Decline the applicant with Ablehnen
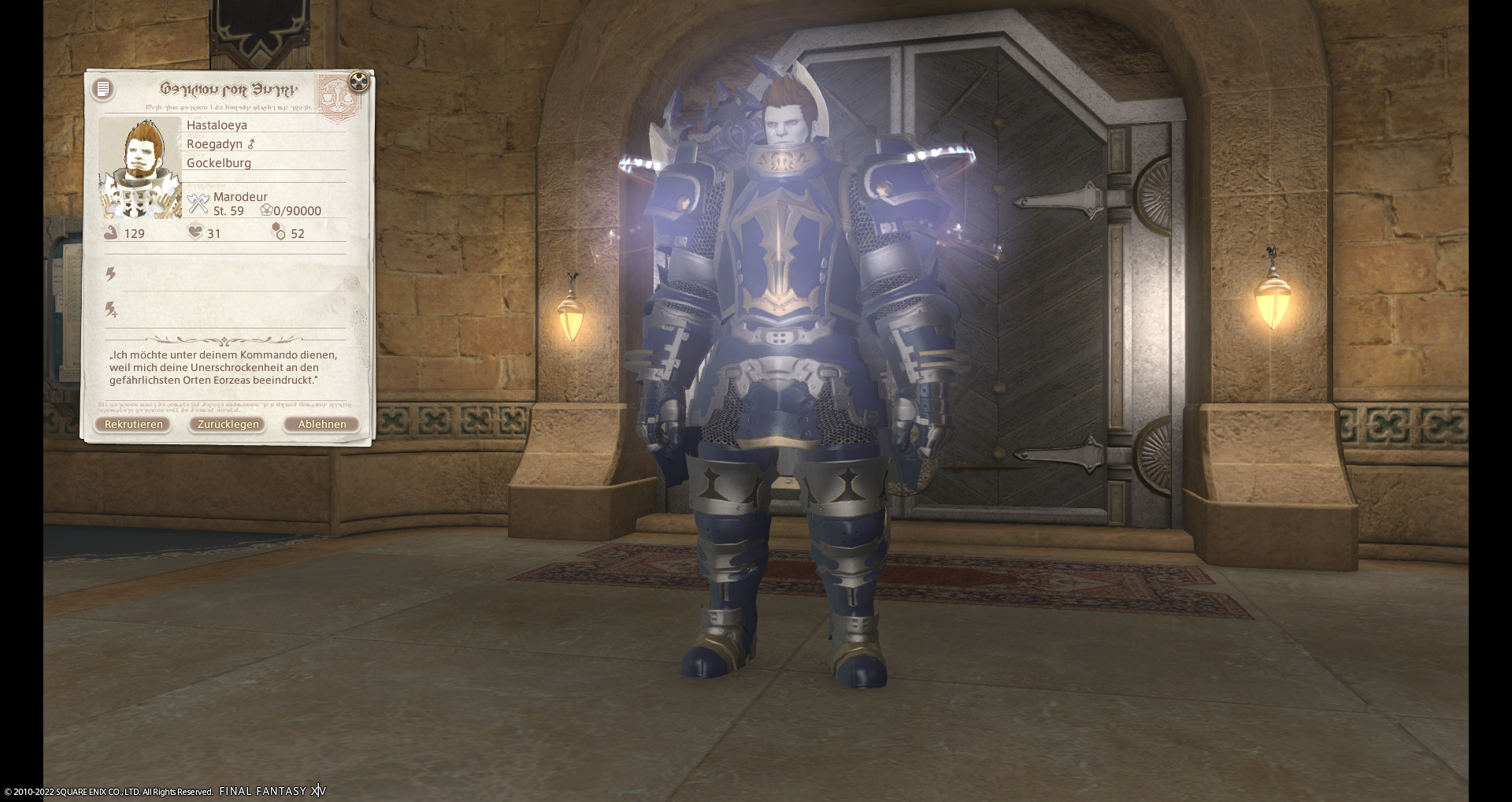The width and height of the screenshot is (1512, 802). tap(321, 424)
